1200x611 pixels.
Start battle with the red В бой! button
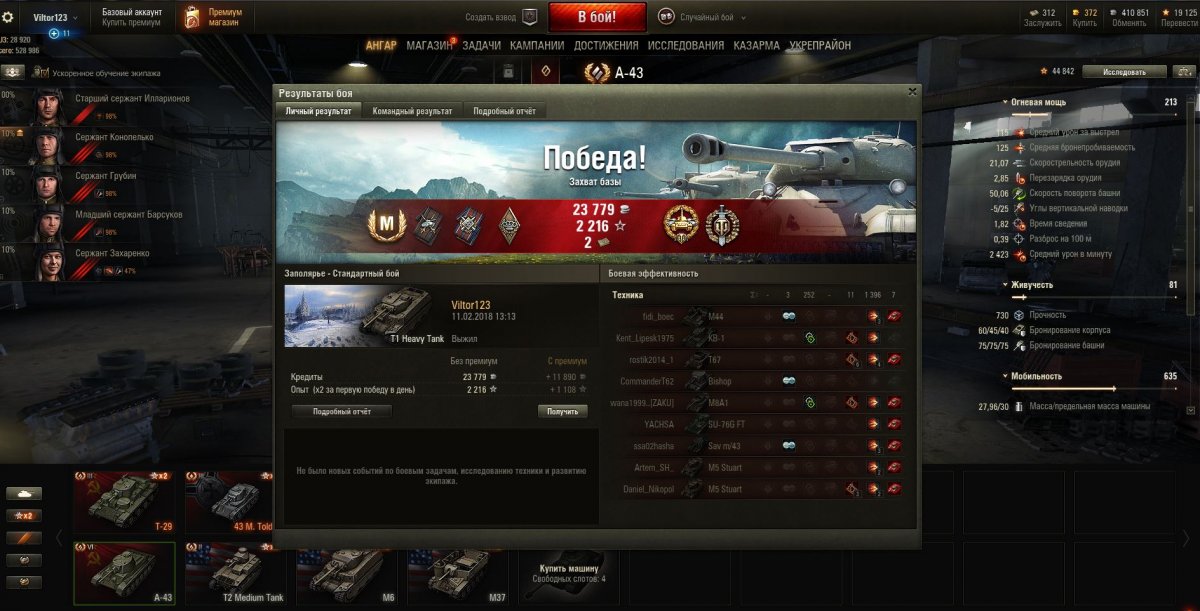point(597,17)
